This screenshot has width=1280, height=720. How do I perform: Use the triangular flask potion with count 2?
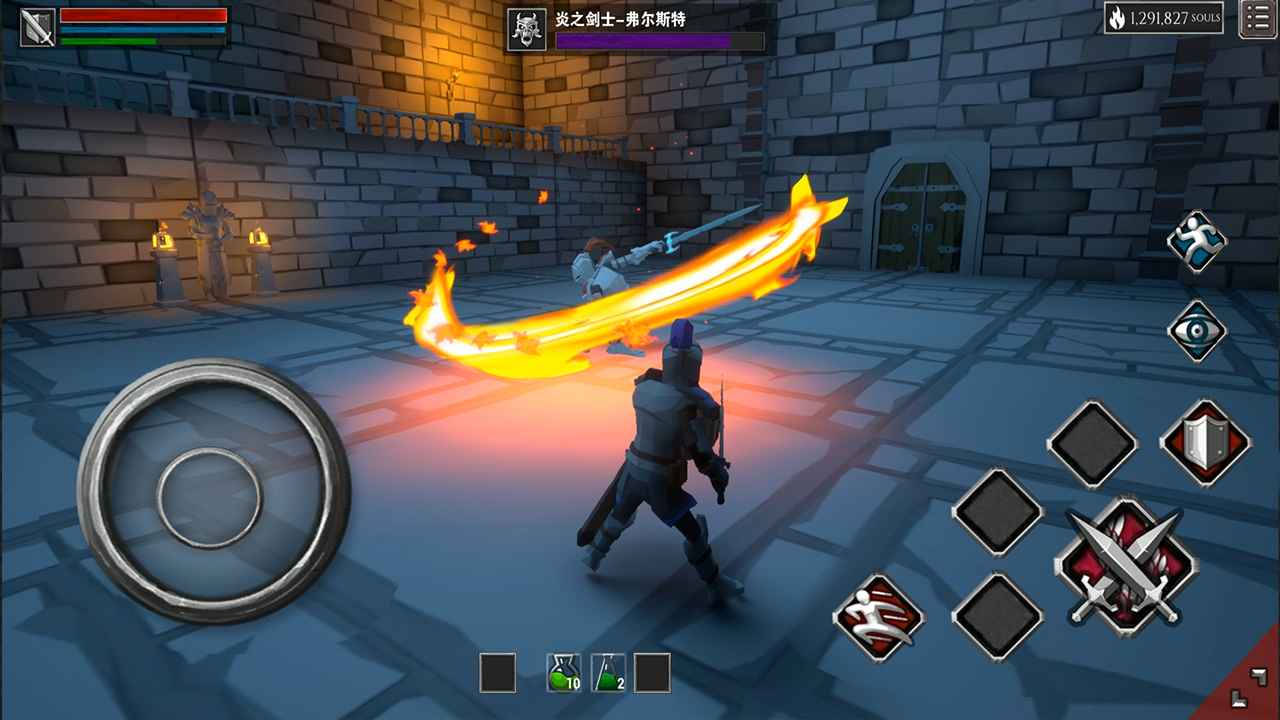point(608,673)
